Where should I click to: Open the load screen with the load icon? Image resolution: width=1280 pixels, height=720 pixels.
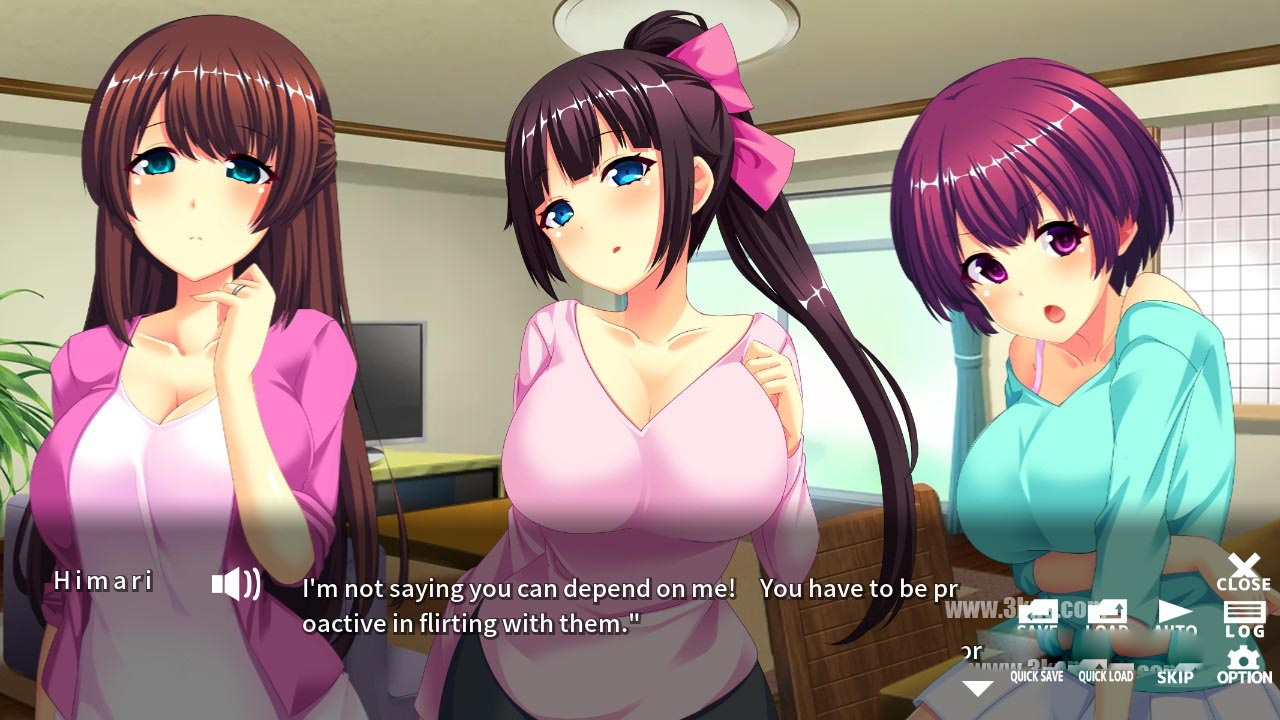[x=1108, y=610]
